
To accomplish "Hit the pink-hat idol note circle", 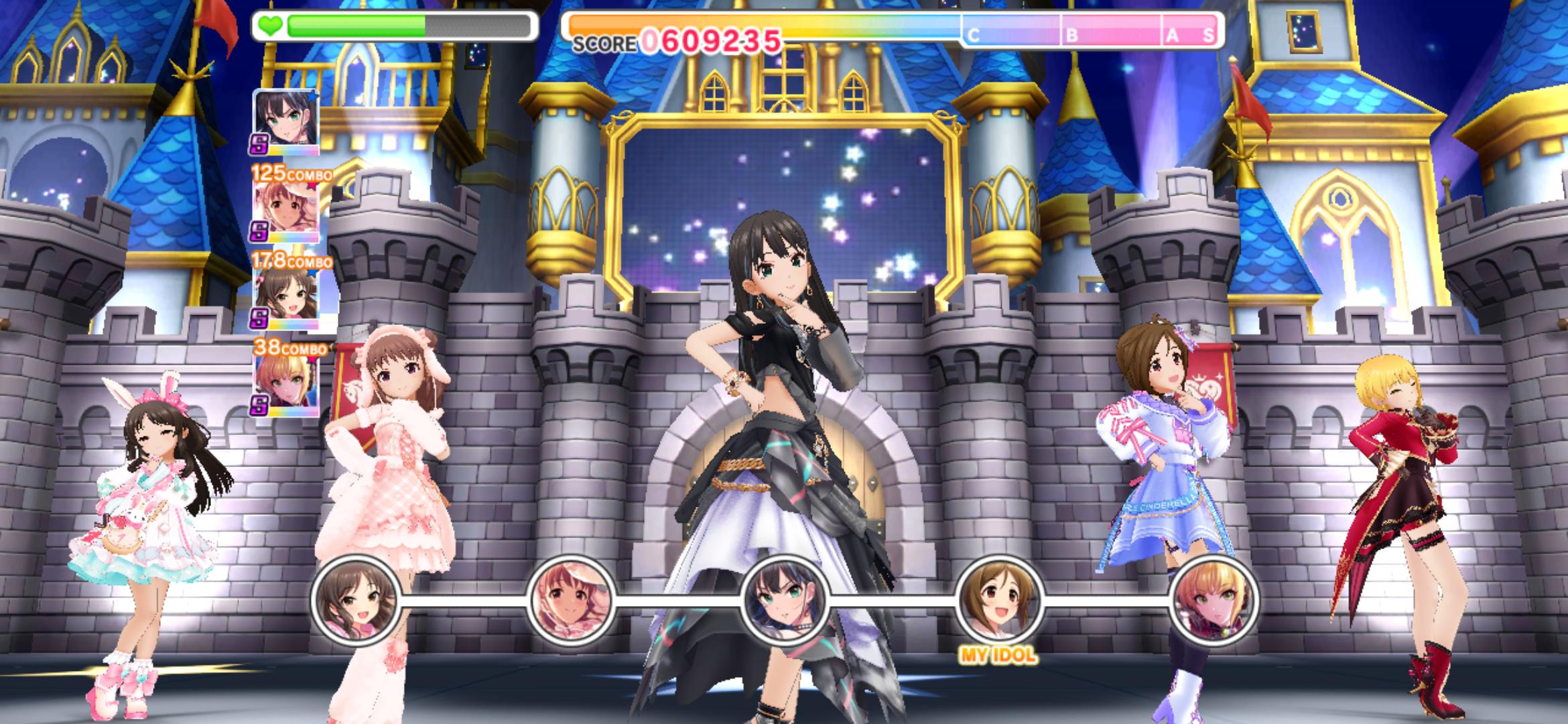I will pos(570,600).
